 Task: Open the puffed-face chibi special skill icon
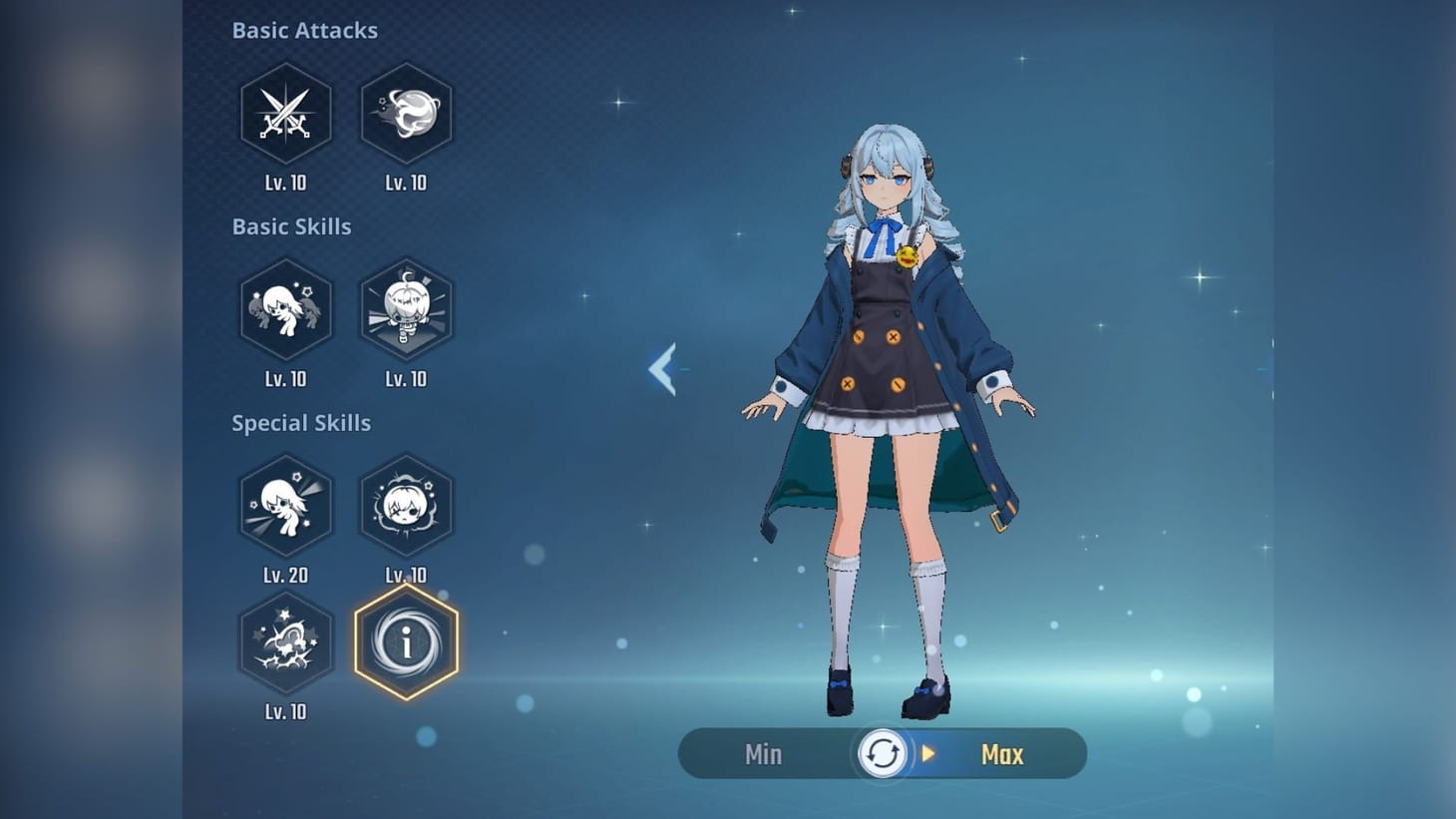[406, 506]
